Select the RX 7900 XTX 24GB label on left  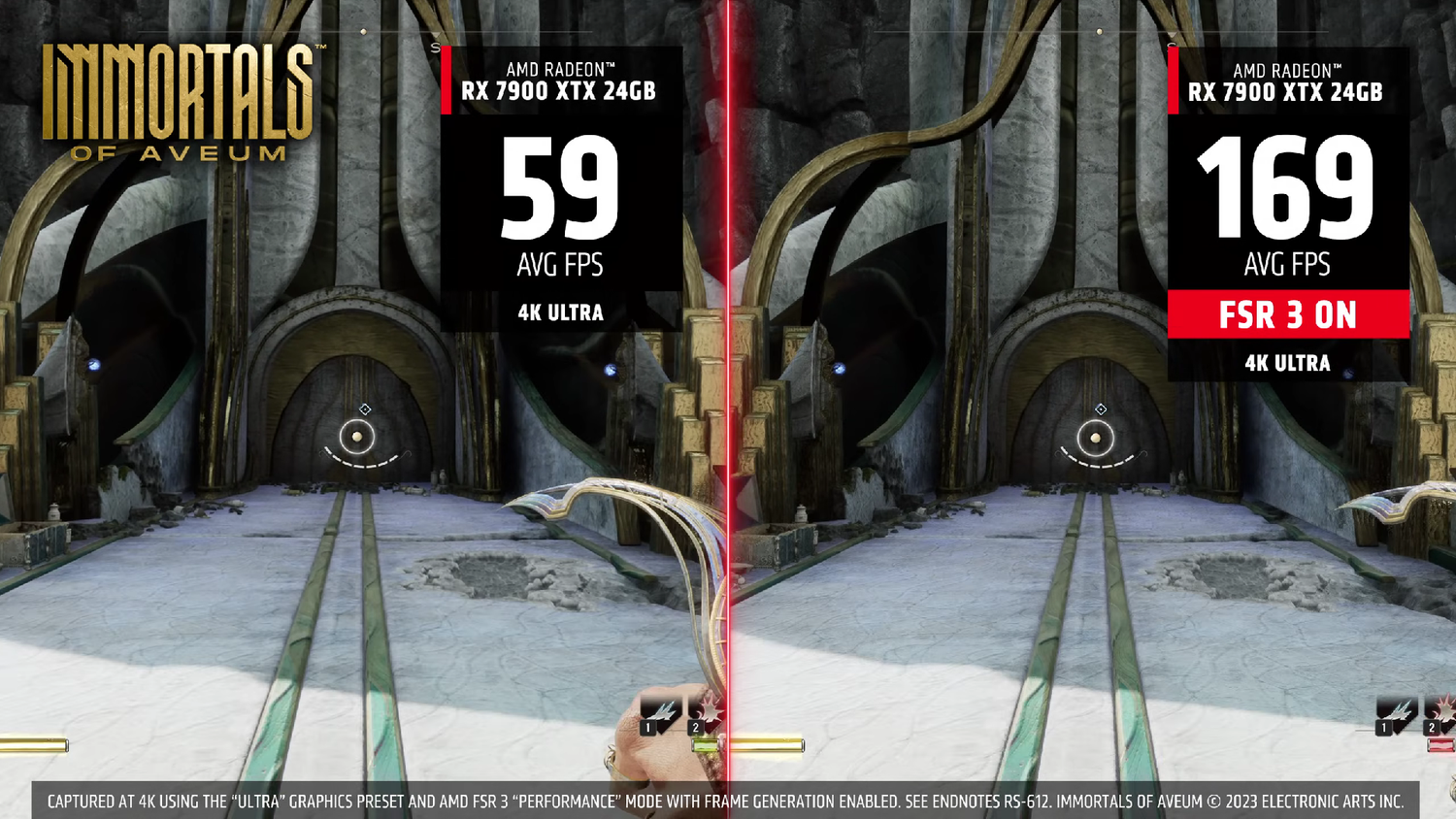[558, 92]
